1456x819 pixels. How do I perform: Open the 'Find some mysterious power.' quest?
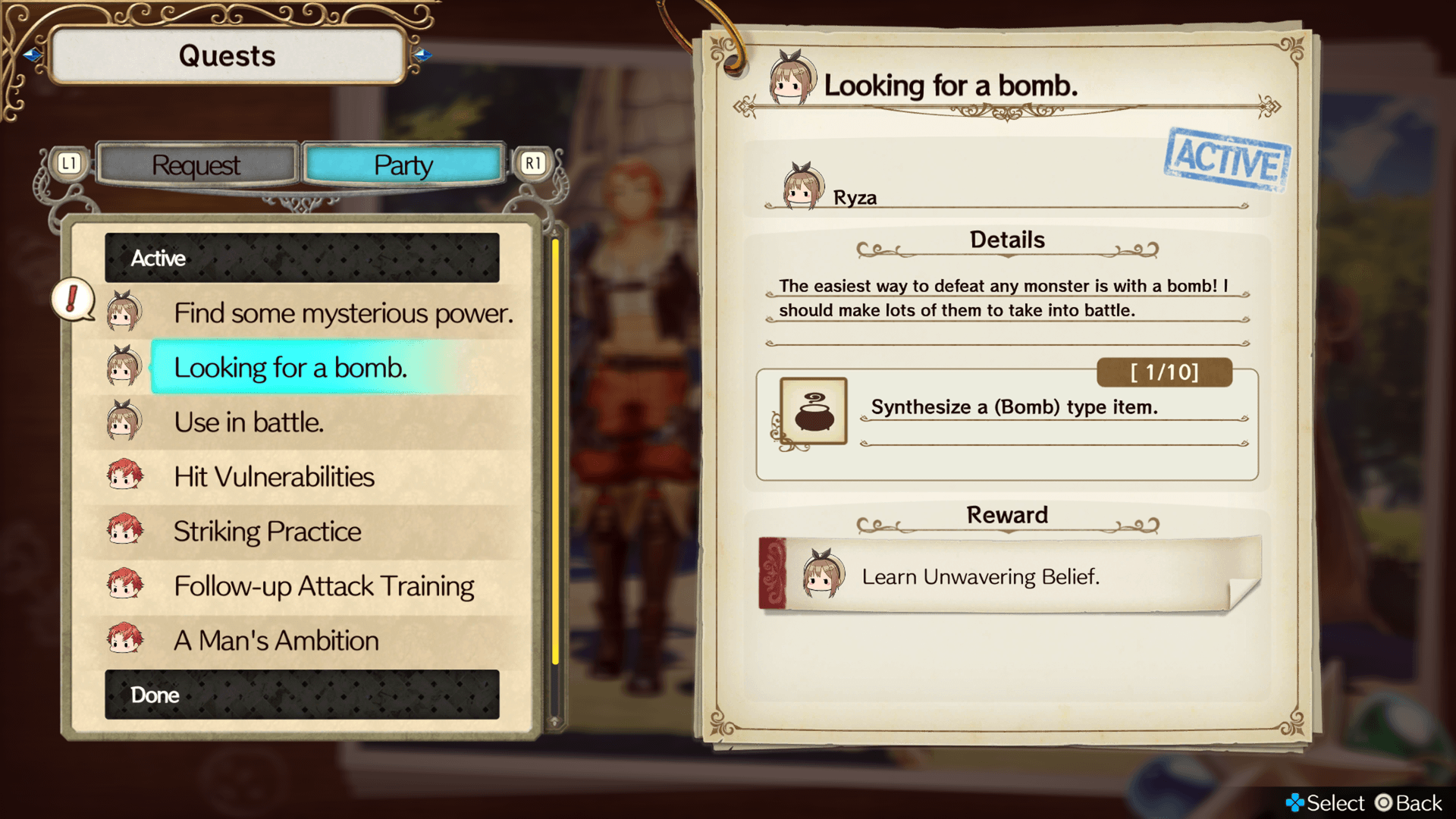click(x=343, y=313)
